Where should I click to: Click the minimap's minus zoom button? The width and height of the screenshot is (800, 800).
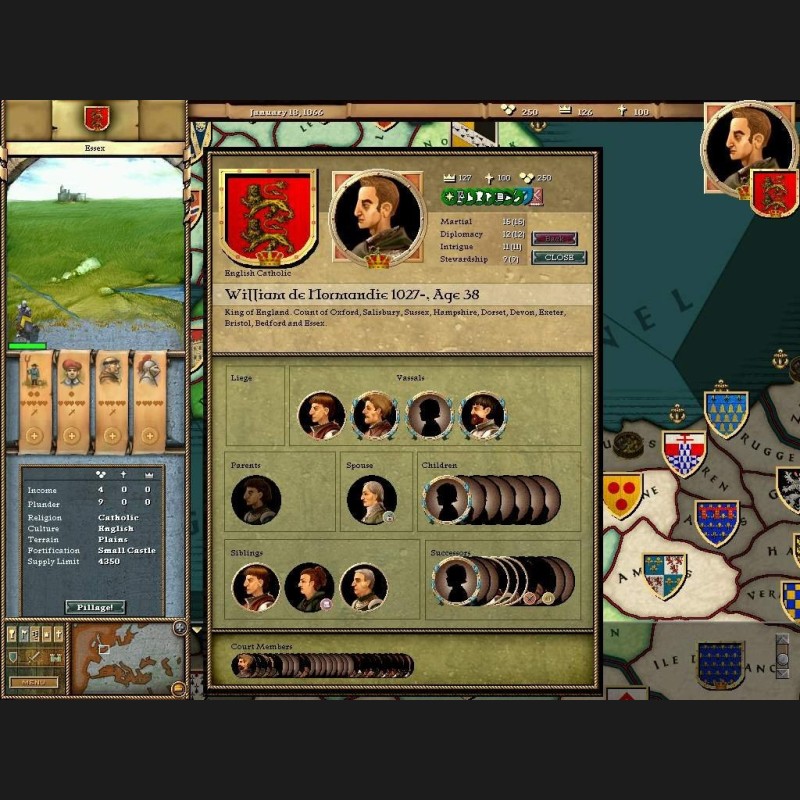tap(177, 687)
